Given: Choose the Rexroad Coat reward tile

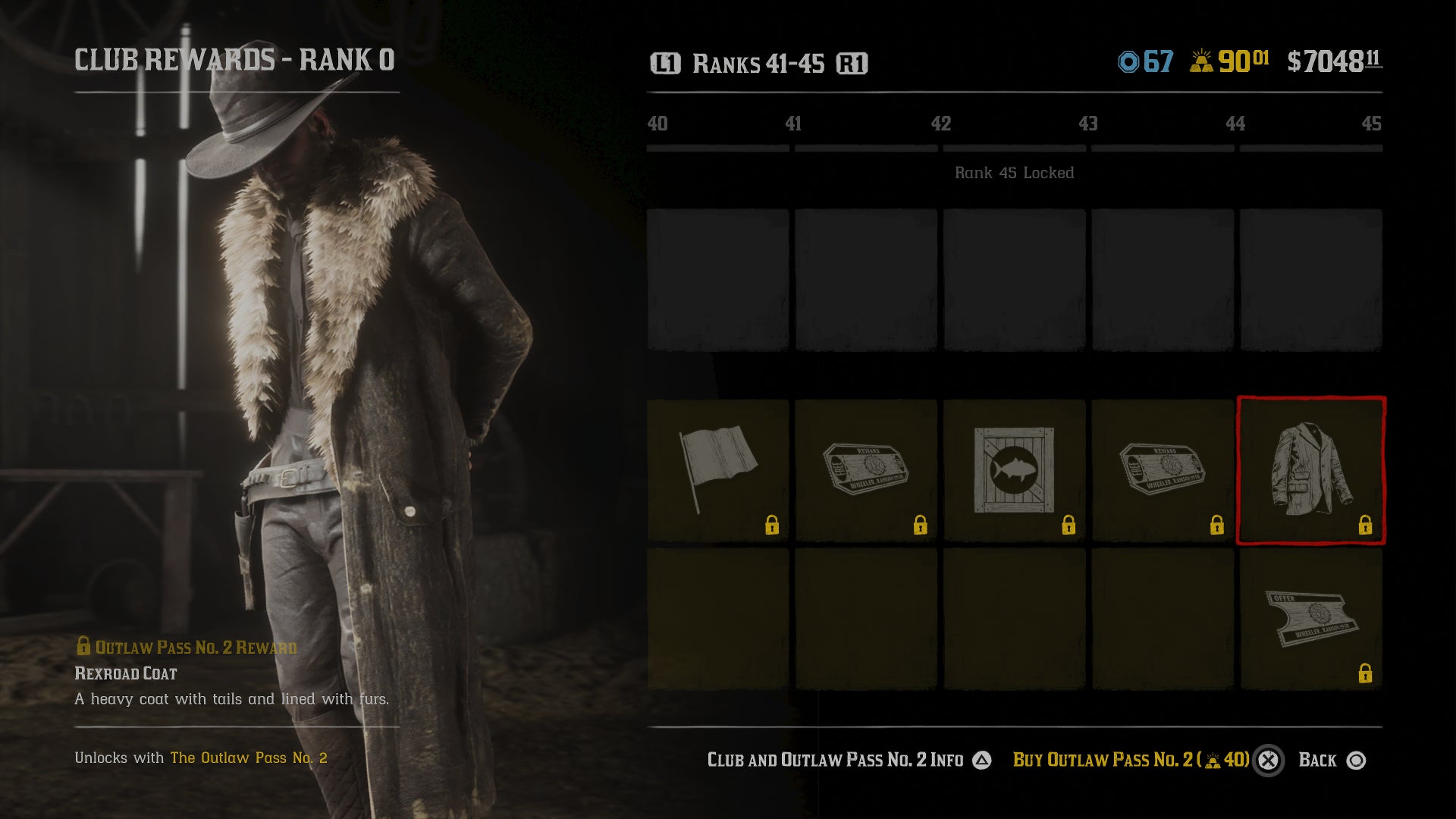Looking at the screenshot, I should click(x=1311, y=470).
